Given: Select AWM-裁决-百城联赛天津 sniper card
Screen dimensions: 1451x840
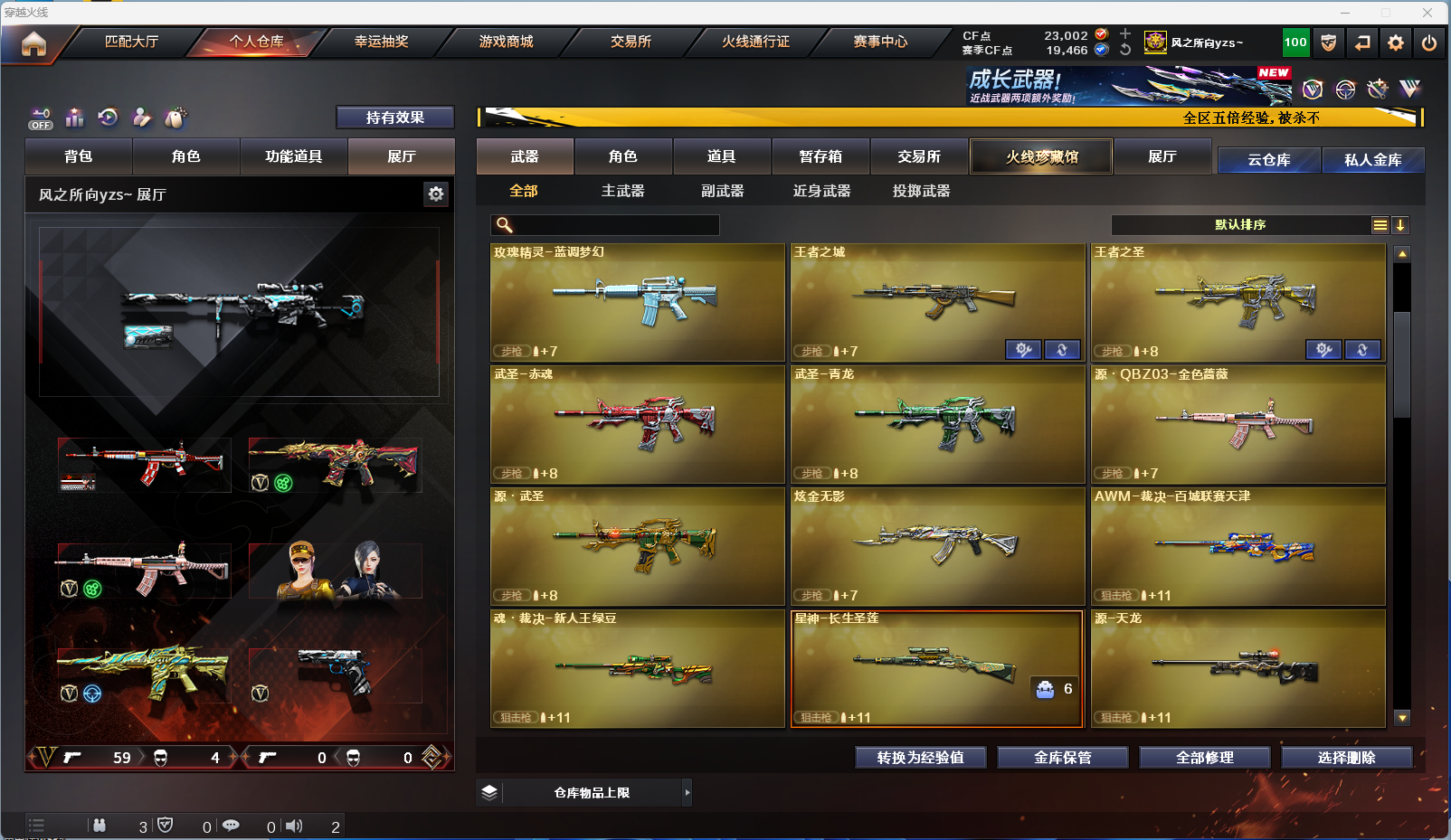Looking at the screenshot, I should pyautogui.click(x=1238, y=546).
